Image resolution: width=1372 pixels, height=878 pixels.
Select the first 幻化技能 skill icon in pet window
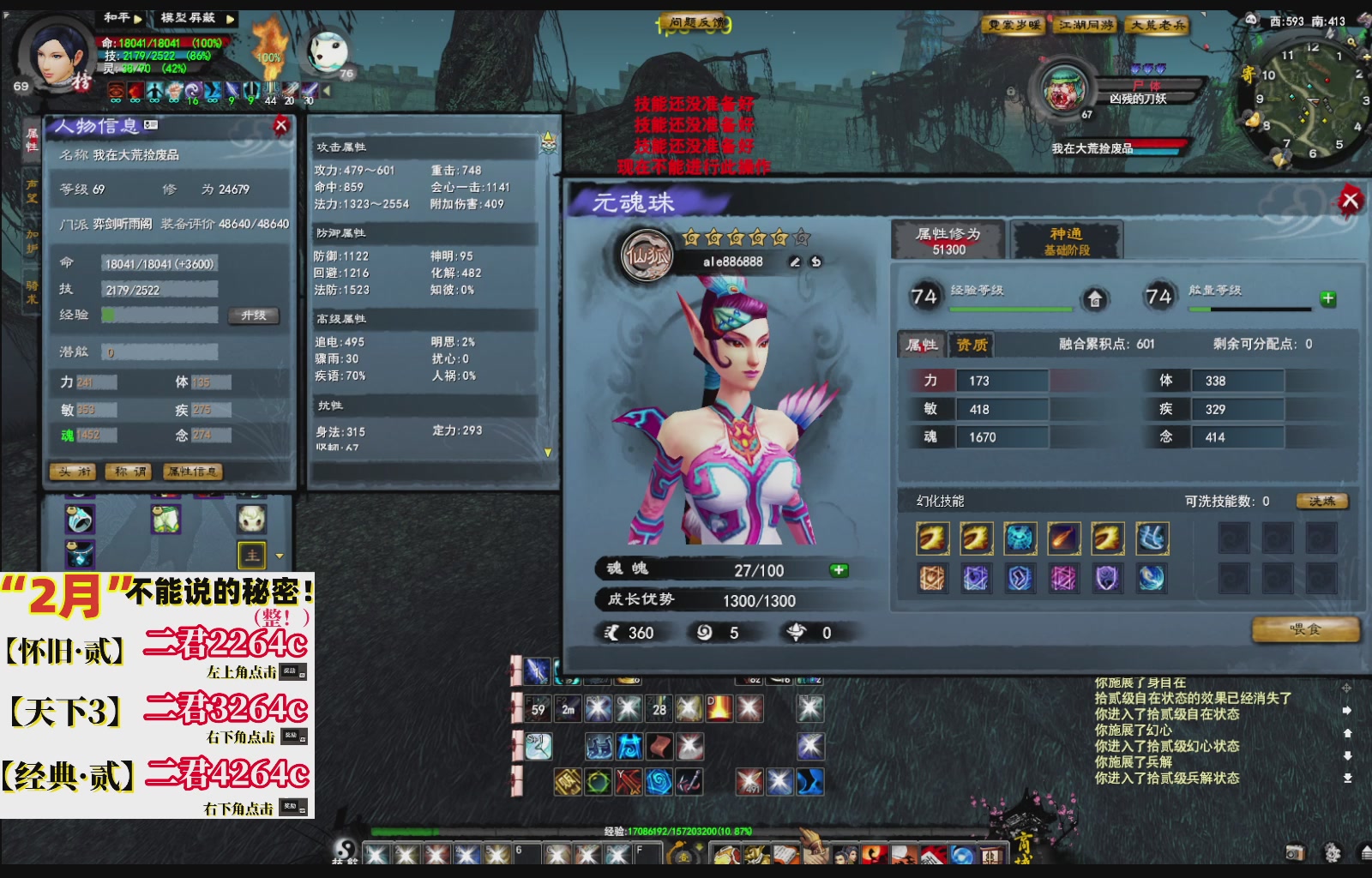point(932,538)
